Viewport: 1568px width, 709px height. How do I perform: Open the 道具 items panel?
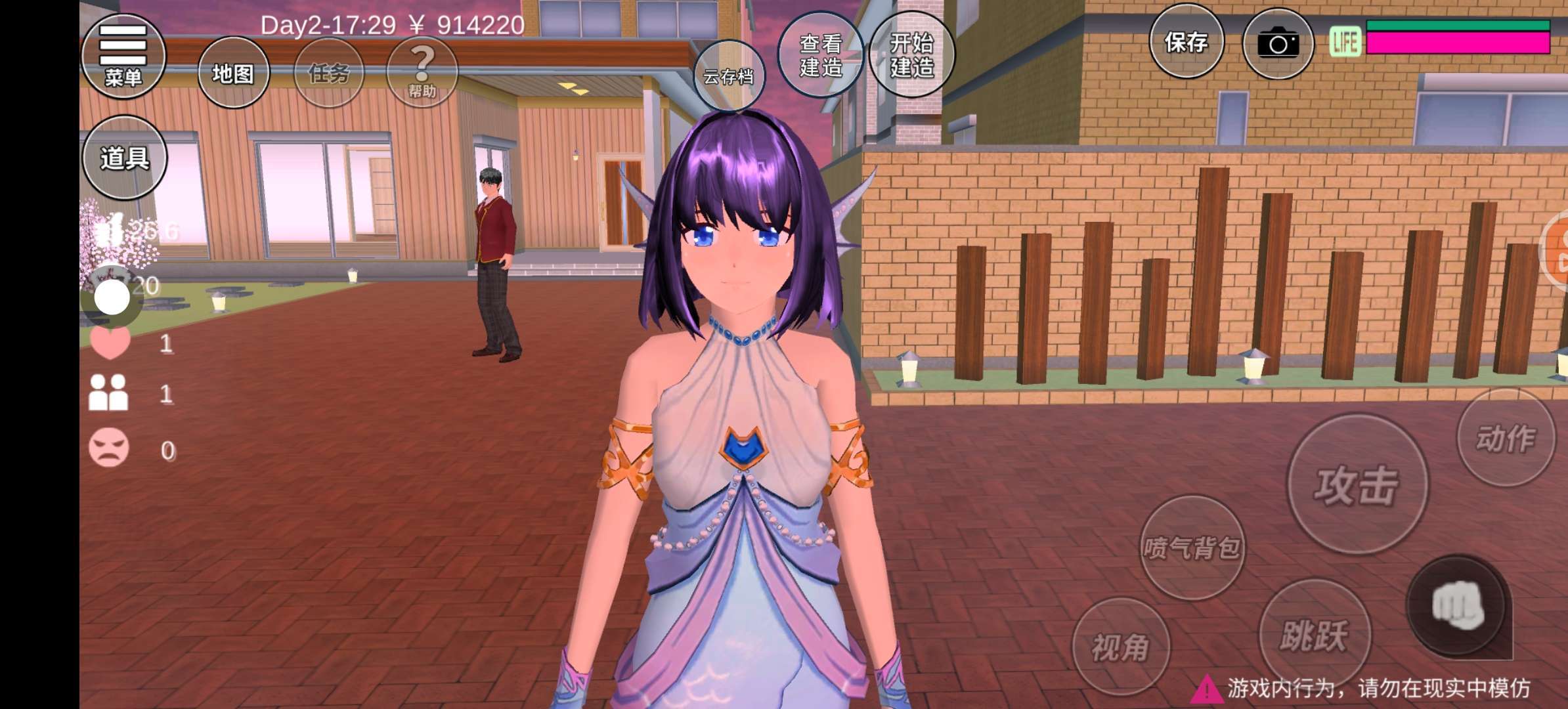[x=124, y=158]
